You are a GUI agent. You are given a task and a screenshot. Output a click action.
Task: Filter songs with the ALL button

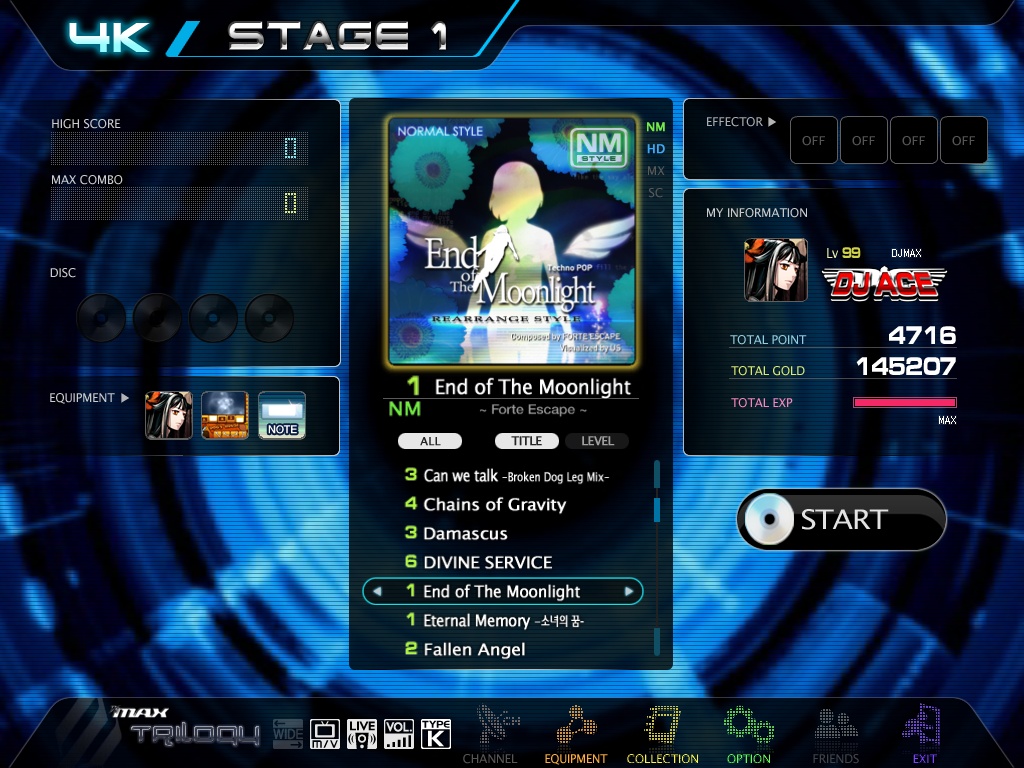tap(430, 441)
